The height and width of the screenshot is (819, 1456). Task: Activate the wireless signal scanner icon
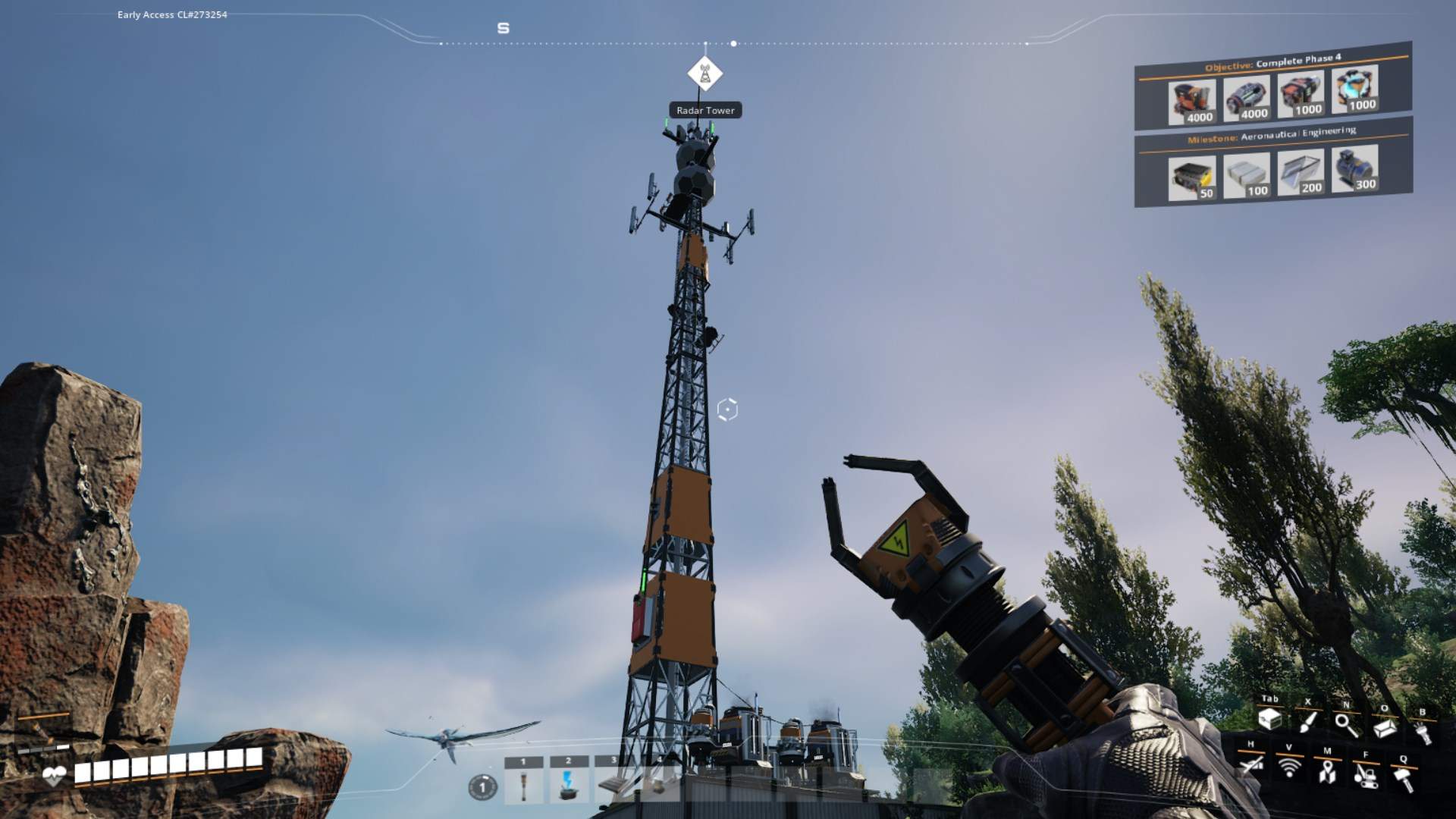[1288, 767]
